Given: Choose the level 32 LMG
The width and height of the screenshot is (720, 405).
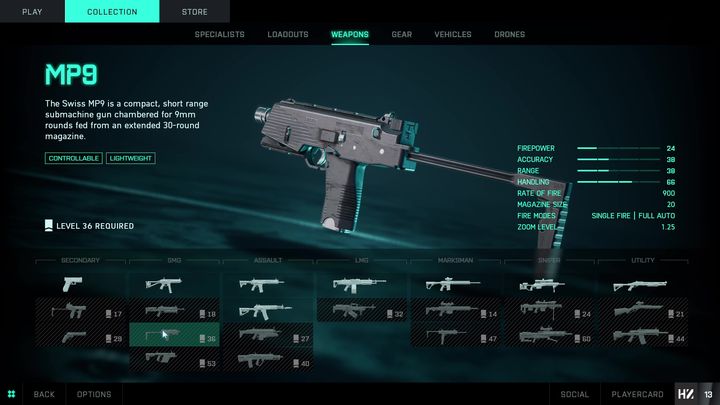Looking at the screenshot, I should pos(362,313).
